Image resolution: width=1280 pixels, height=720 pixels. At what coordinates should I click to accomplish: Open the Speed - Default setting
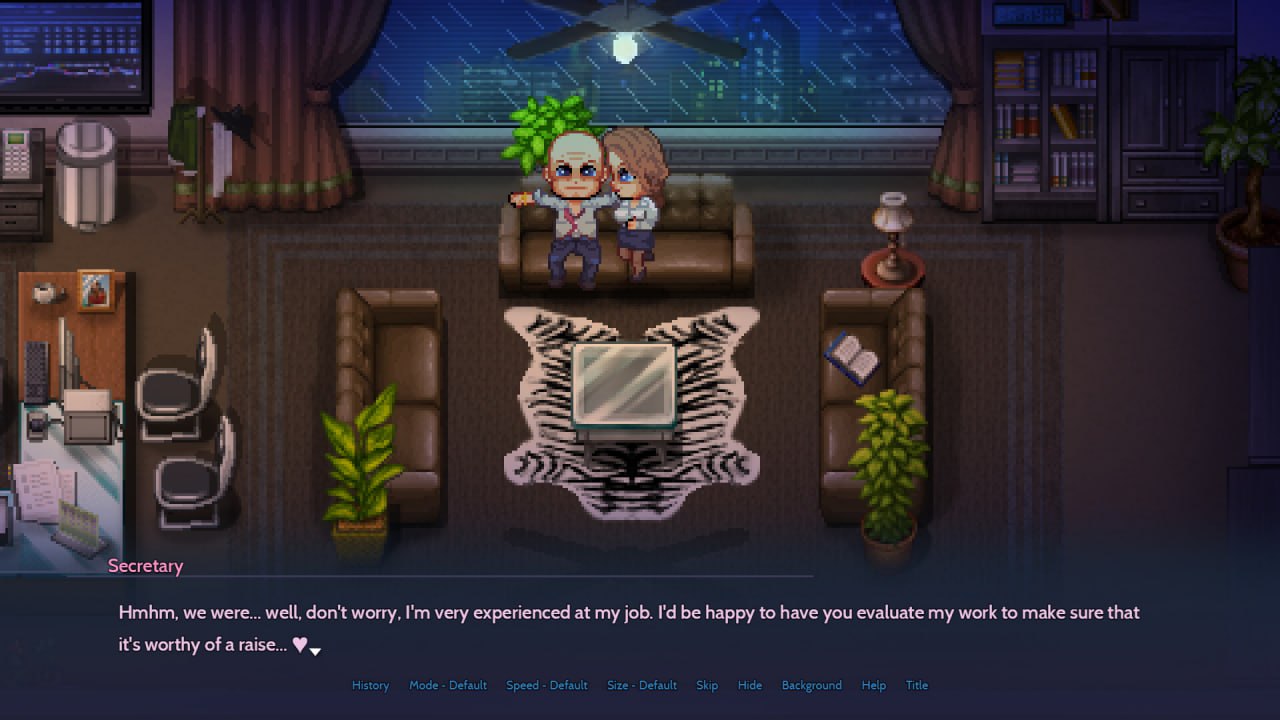(546, 685)
